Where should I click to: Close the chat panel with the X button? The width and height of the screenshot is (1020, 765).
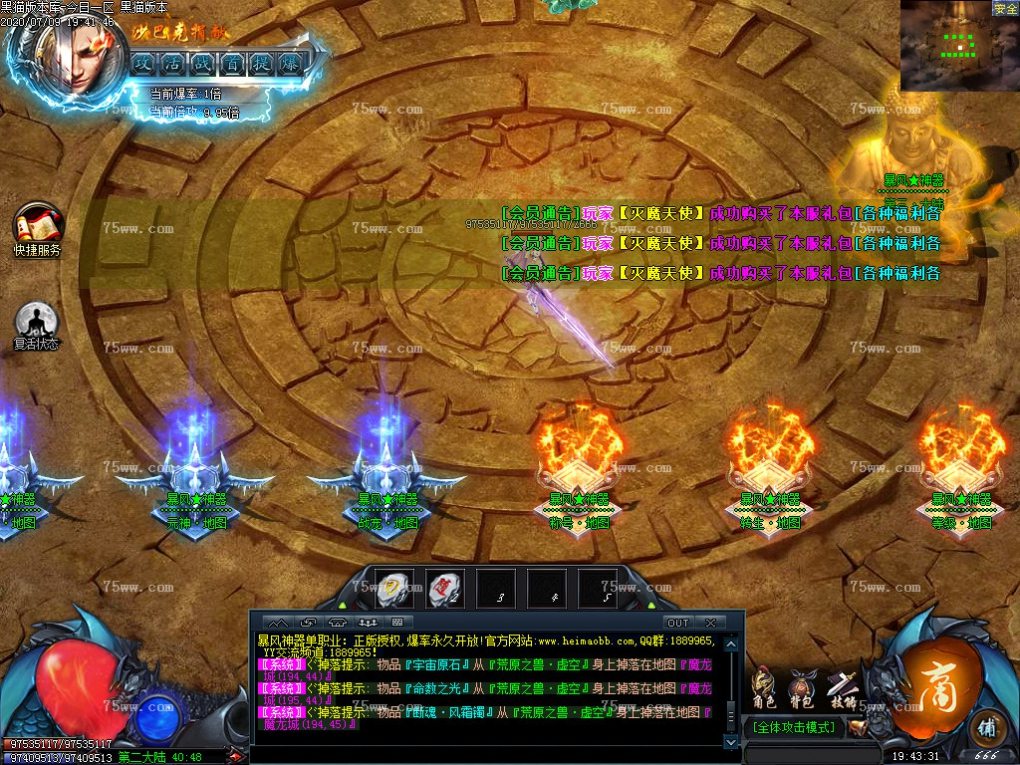(709, 623)
